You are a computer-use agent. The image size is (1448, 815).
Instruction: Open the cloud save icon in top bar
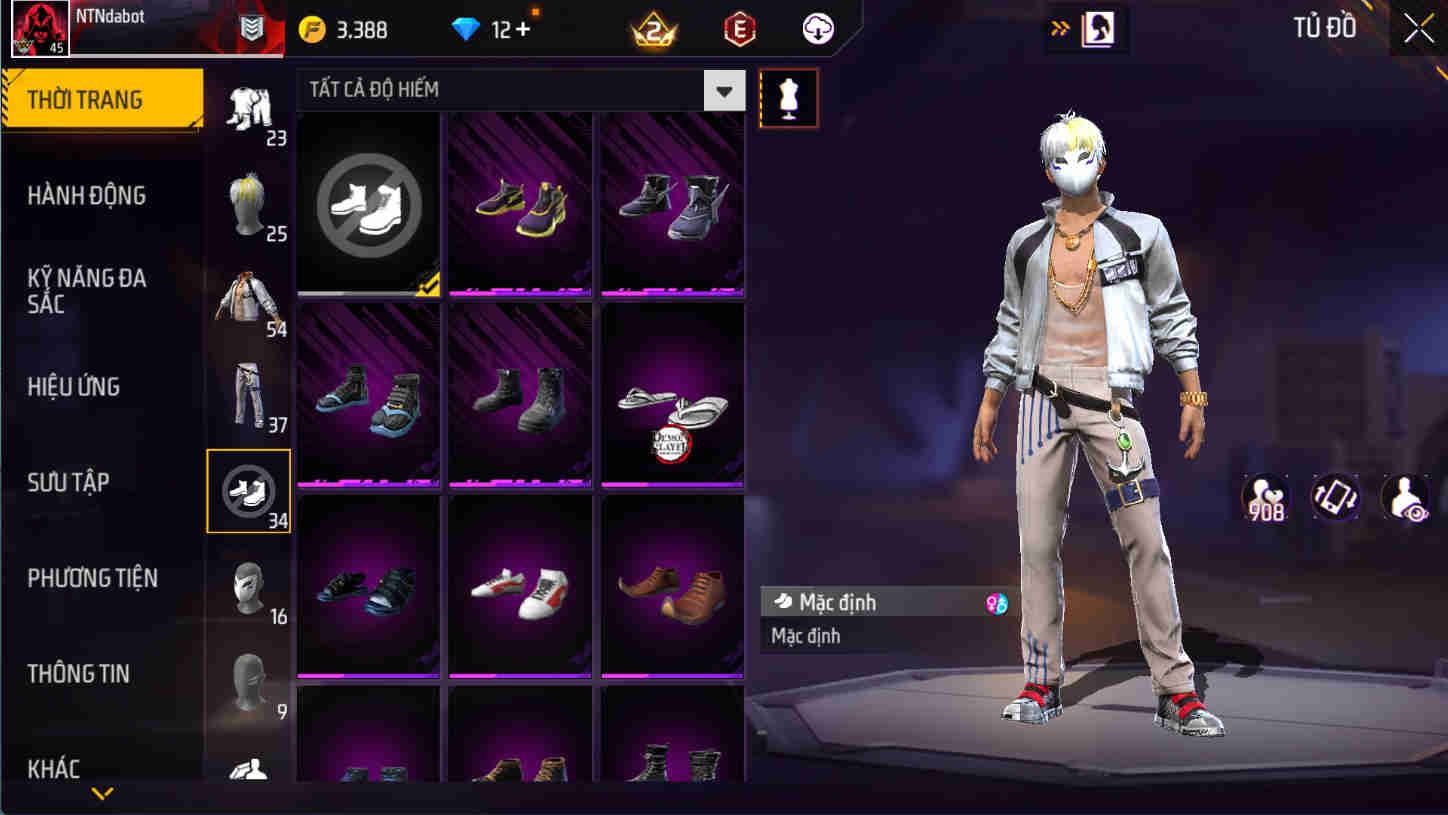coord(818,28)
